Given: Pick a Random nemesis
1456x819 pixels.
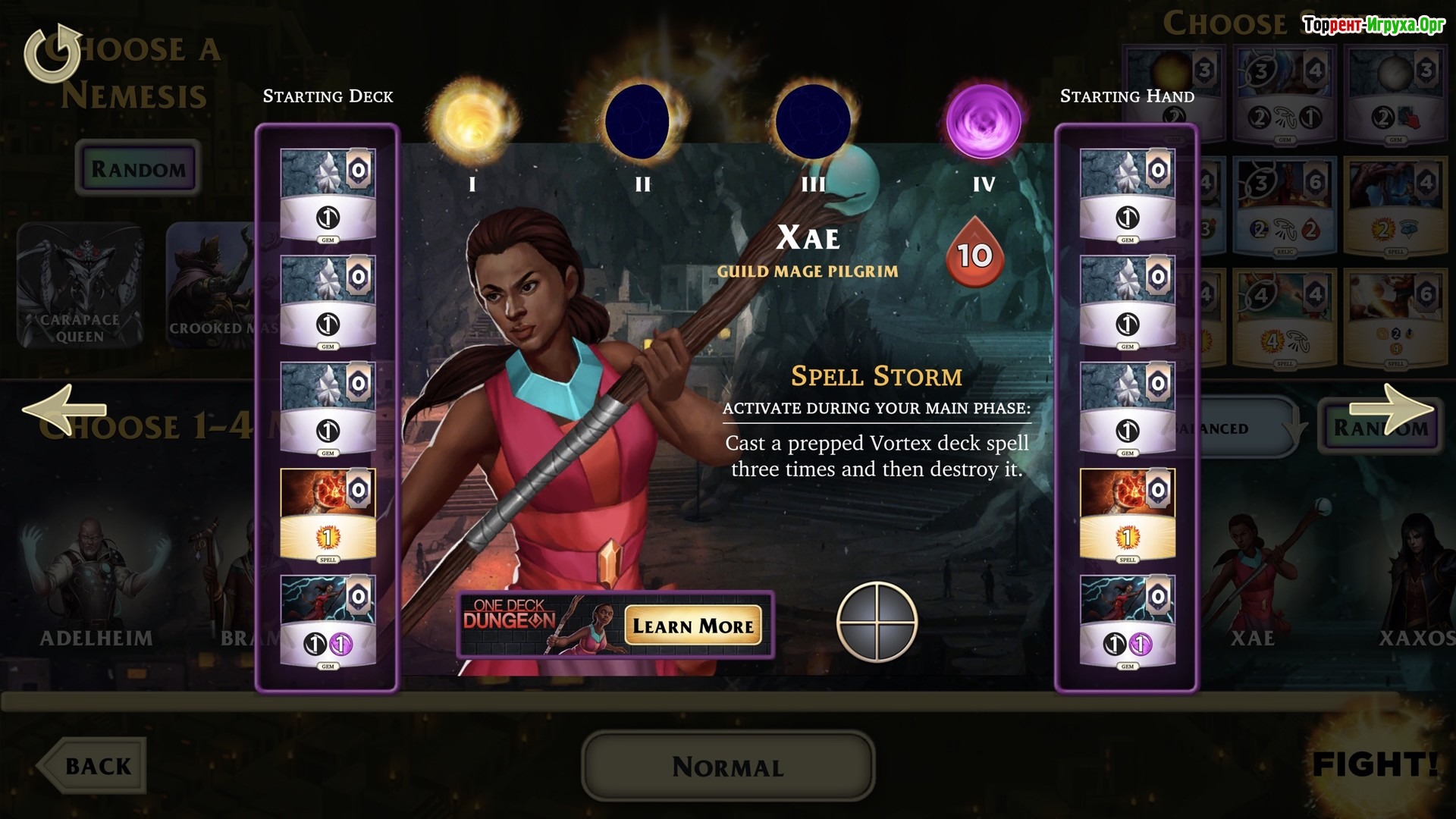Looking at the screenshot, I should 138,168.
